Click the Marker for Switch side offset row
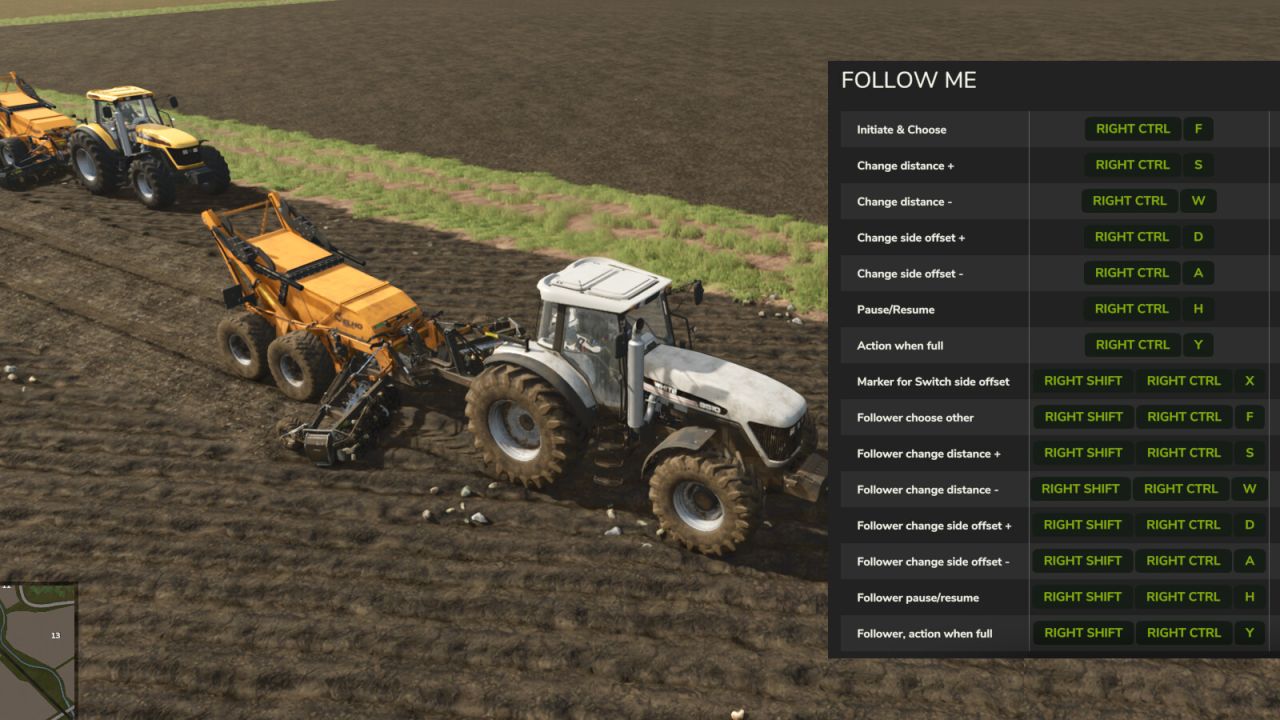This screenshot has width=1280, height=720. tap(932, 381)
